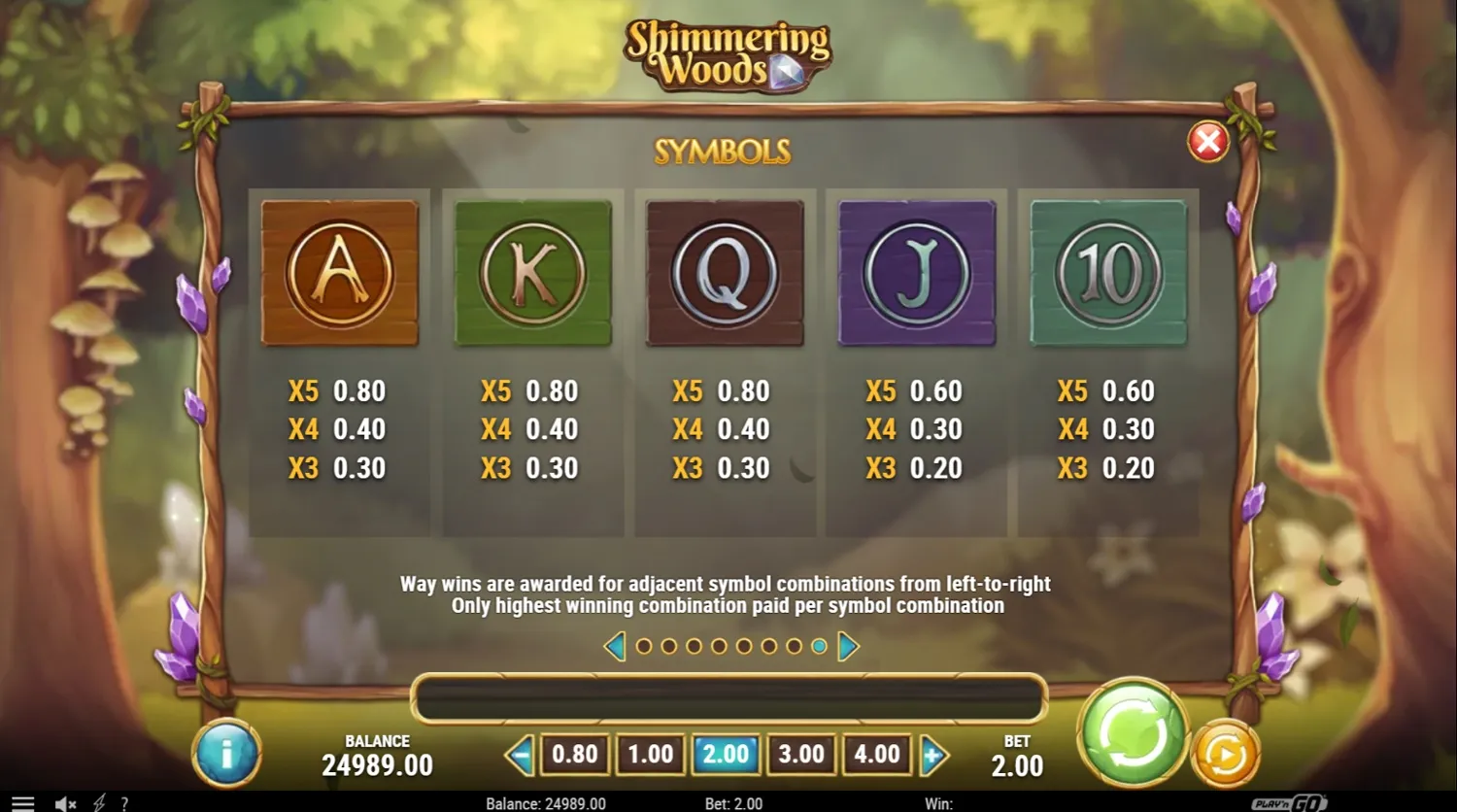The image size is (1457, 812).
Task: Click the plus arrow to increase bet
Action: [932, 753]
